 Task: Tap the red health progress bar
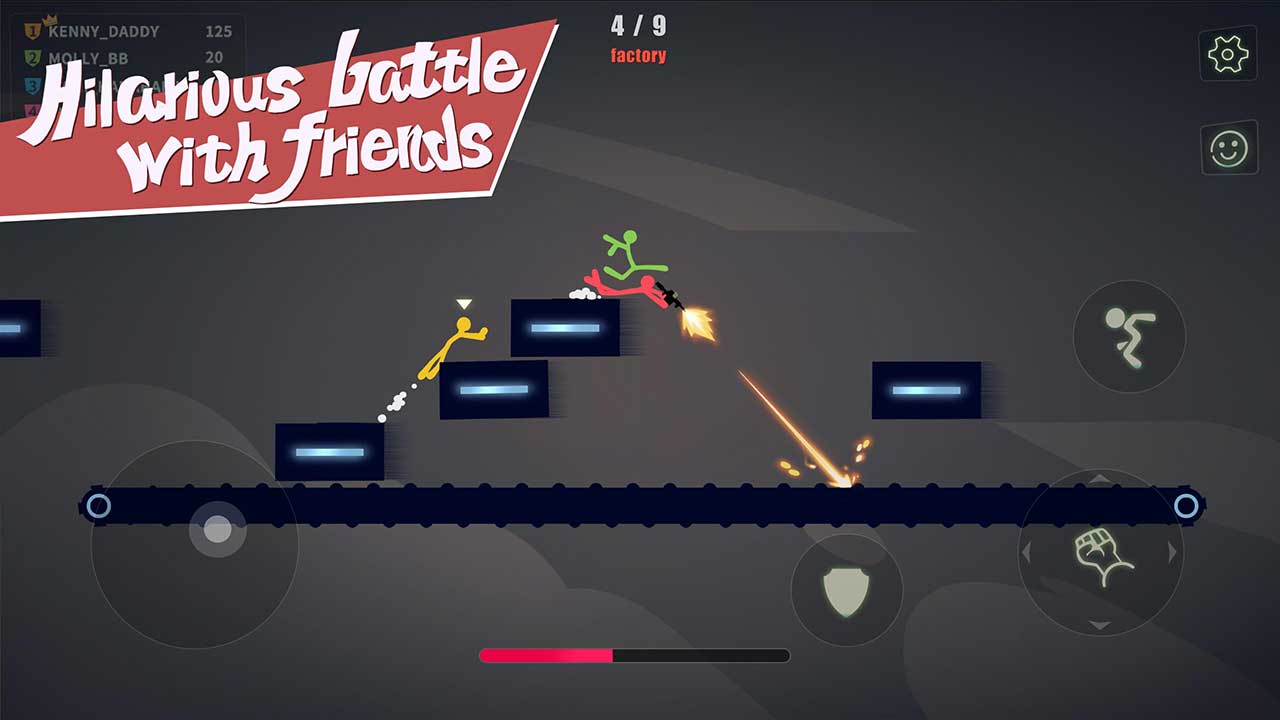pos(545,655)
